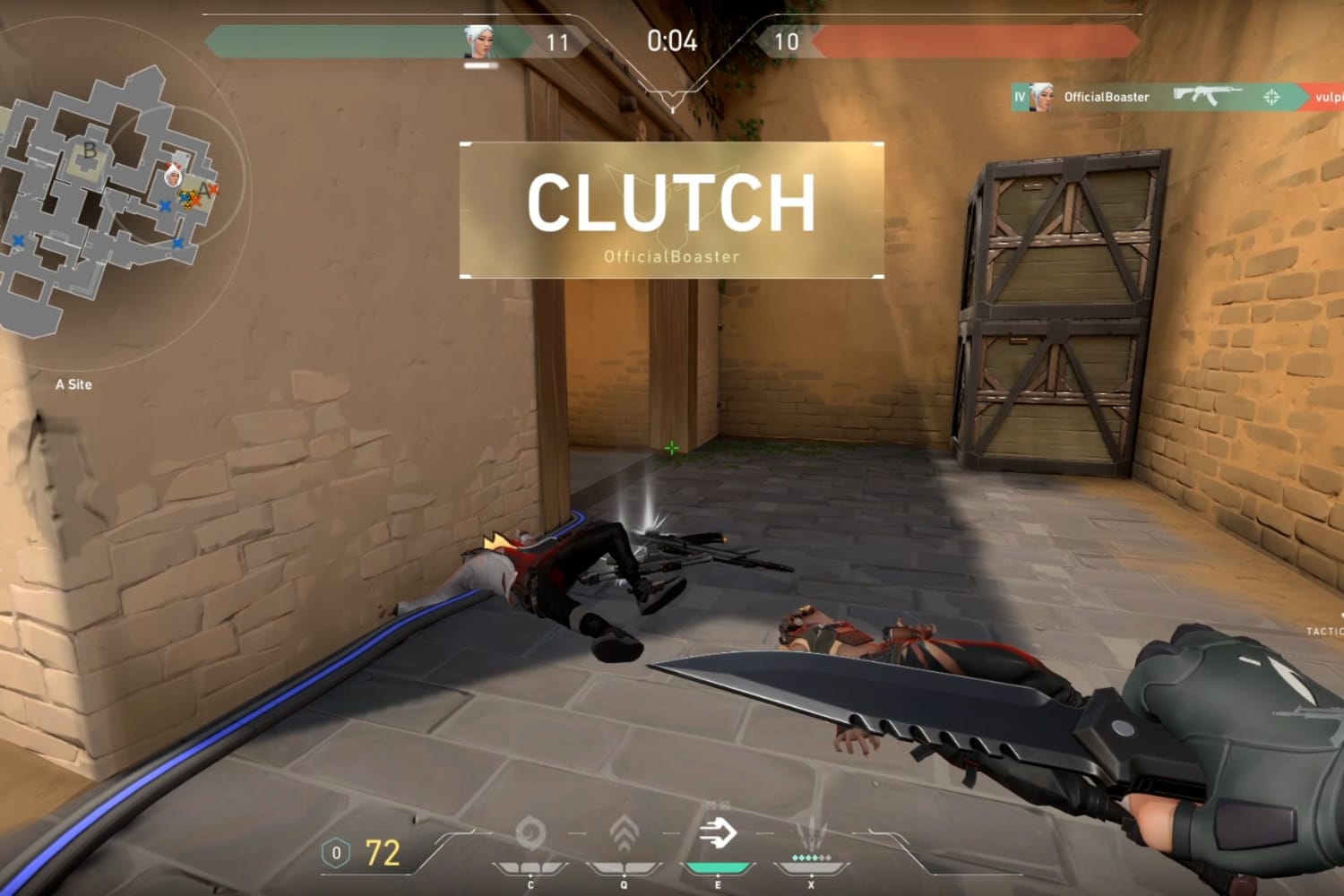Screen dimensions: 1344x896
Task: Click the IV badge in the kill feed
Action: coord(1019,97)
